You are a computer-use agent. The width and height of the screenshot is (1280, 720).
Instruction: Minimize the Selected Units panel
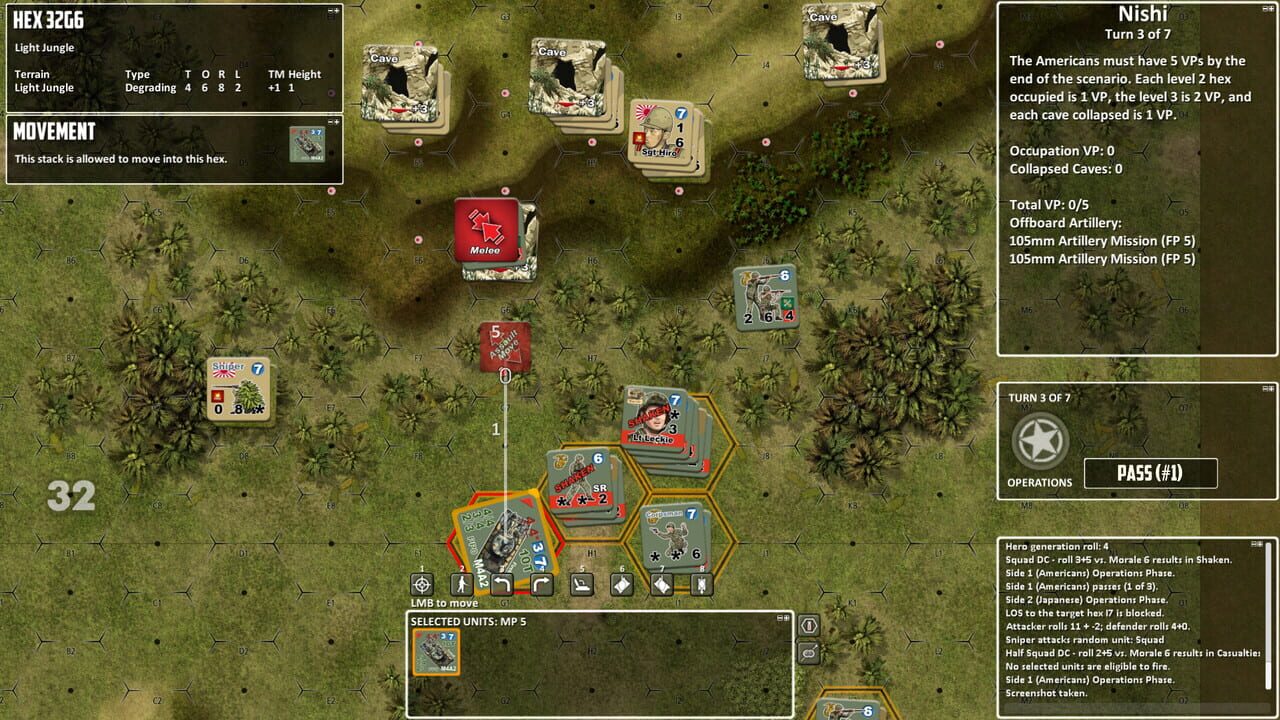pos(780,618)
